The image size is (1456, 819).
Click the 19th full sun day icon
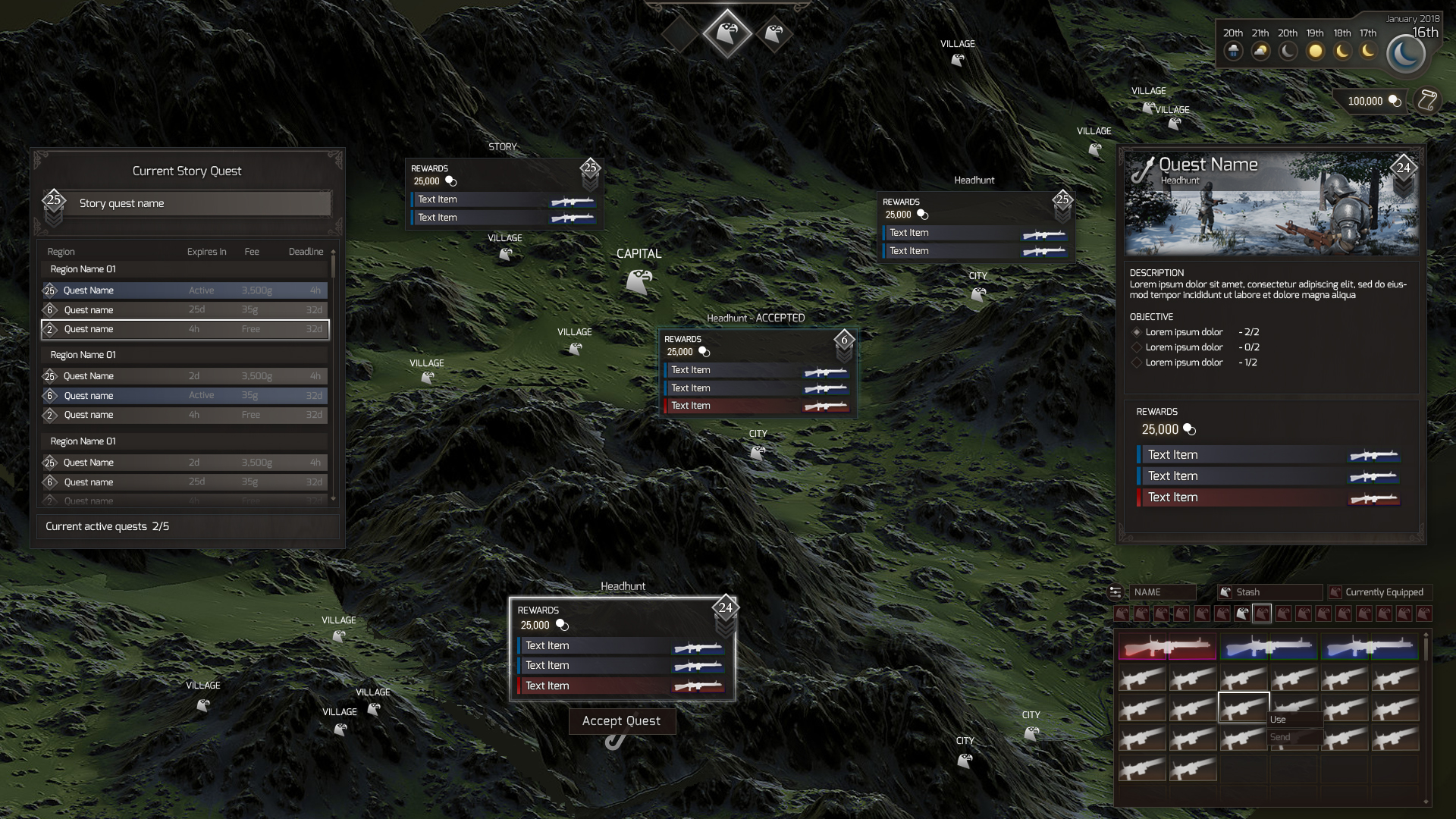pos(1316,52)
